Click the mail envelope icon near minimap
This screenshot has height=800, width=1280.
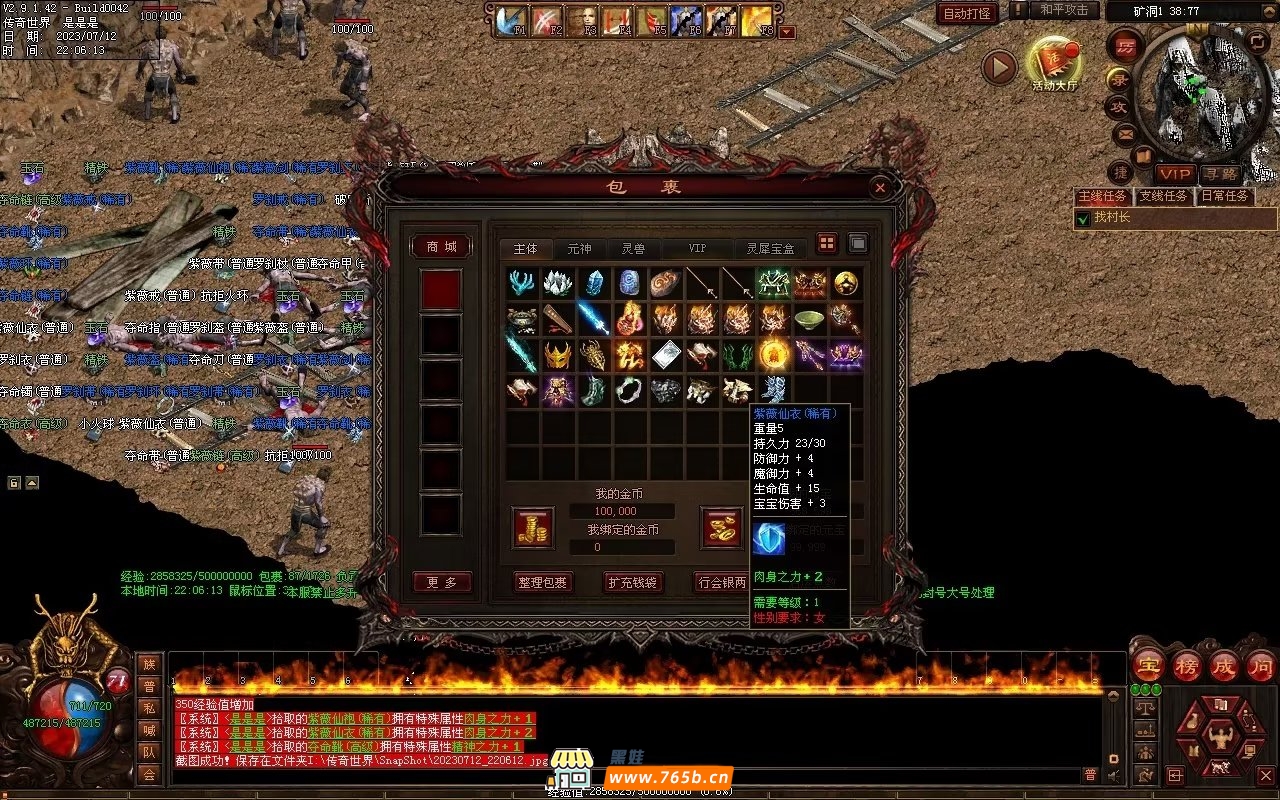[x=1126, y=133]
